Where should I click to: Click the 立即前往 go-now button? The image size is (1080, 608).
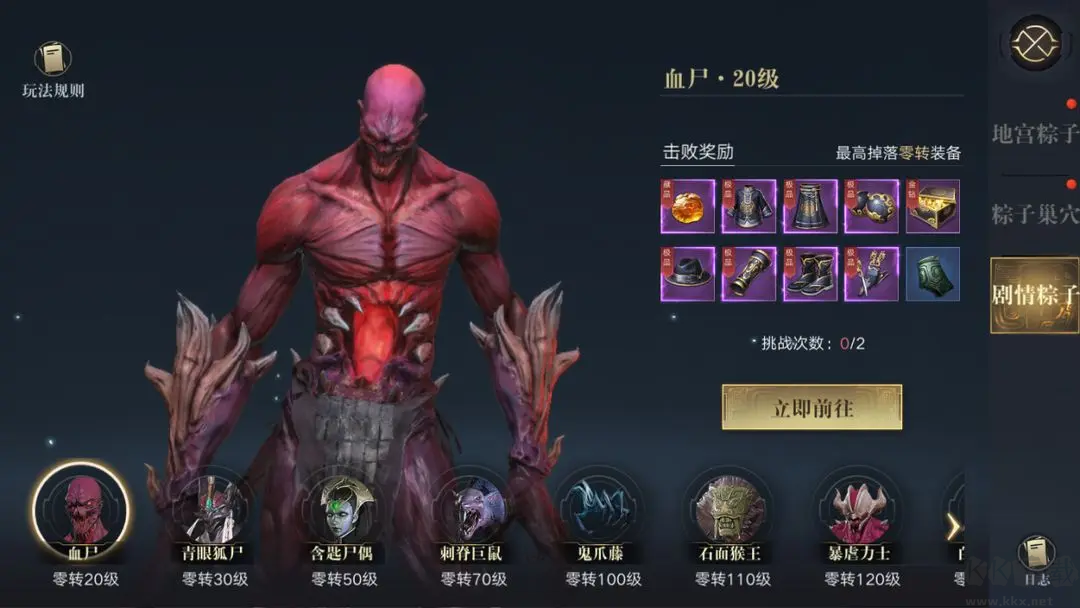coord(812,407)
